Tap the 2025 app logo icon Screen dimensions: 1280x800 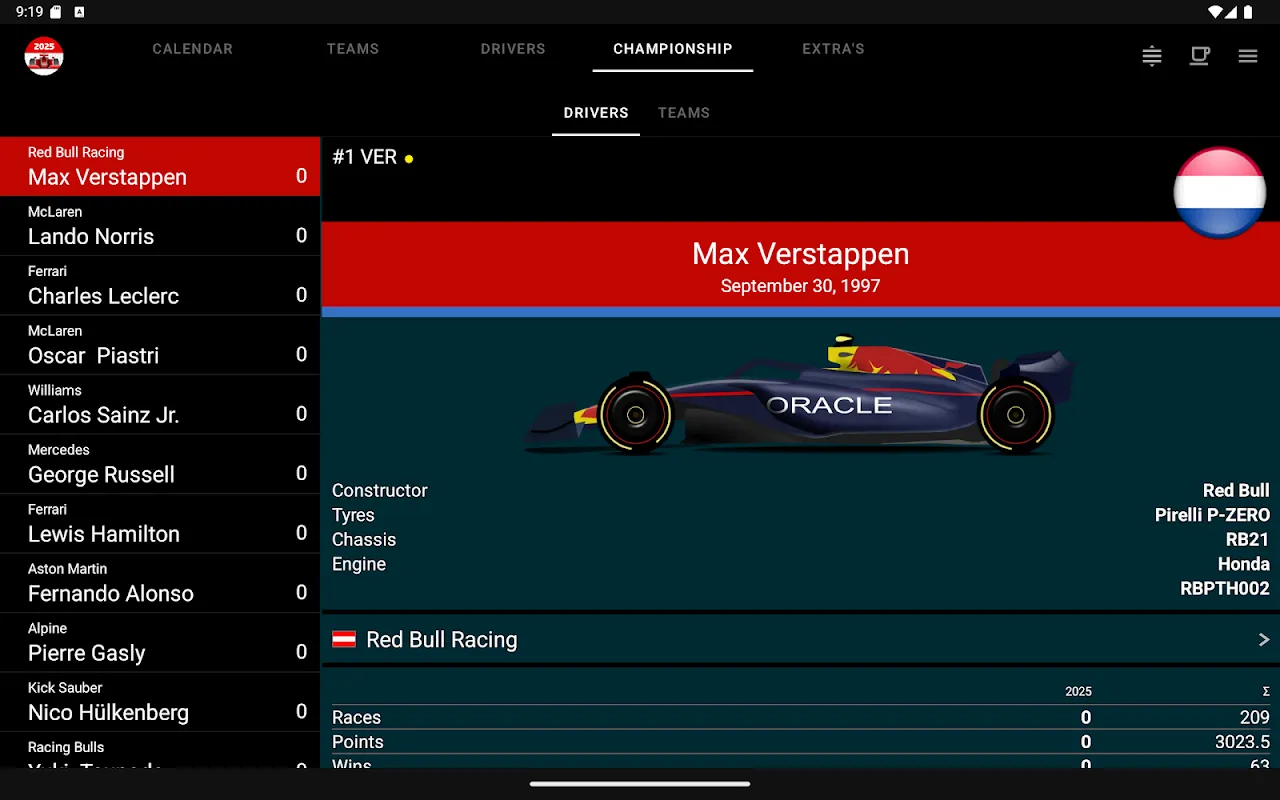point(44,56)
